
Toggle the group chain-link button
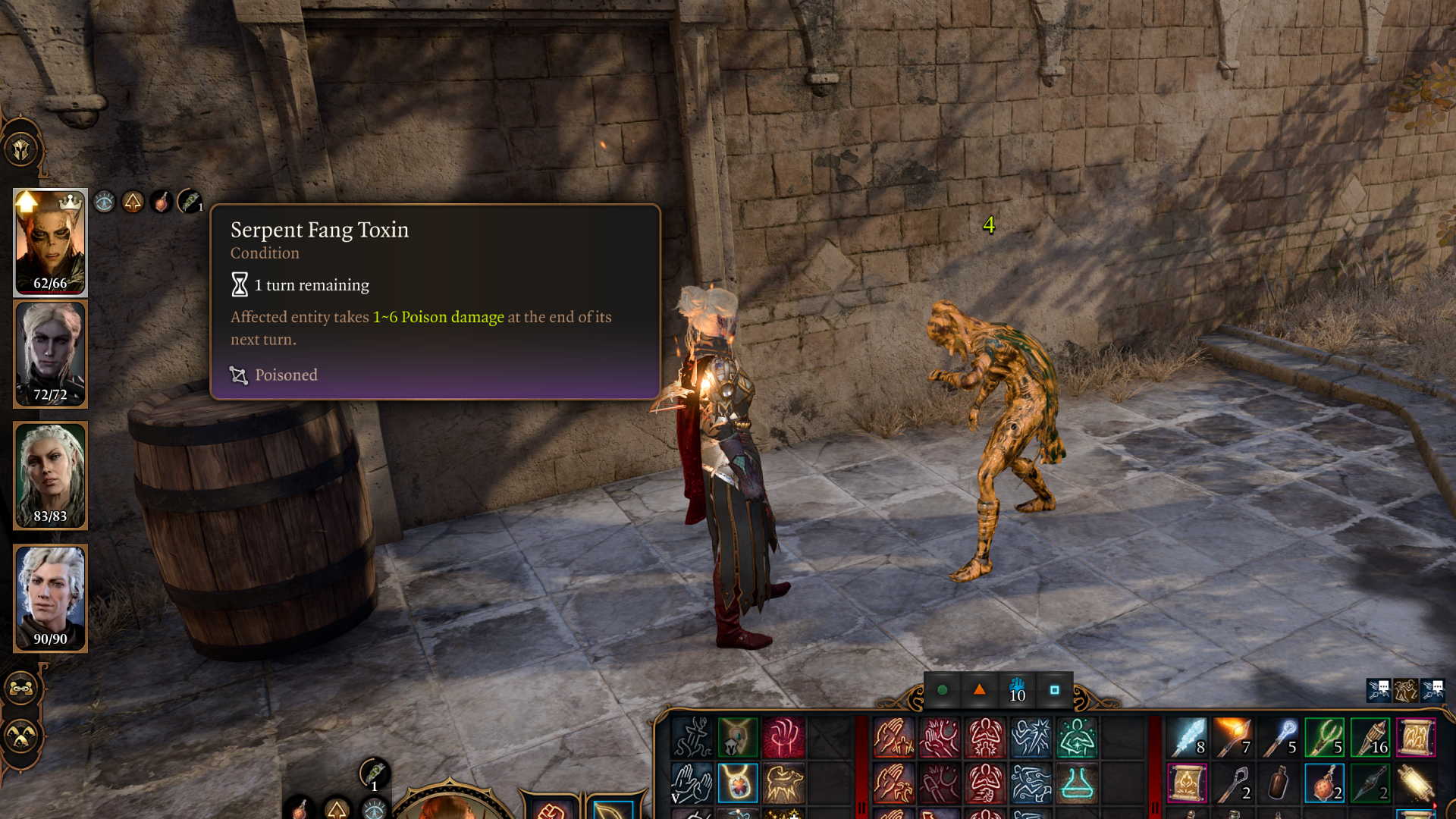coord(21,689)
